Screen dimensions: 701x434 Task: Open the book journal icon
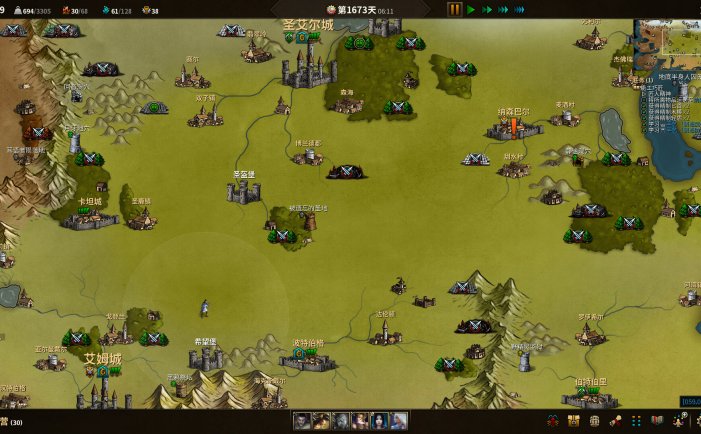click(657, 421)
